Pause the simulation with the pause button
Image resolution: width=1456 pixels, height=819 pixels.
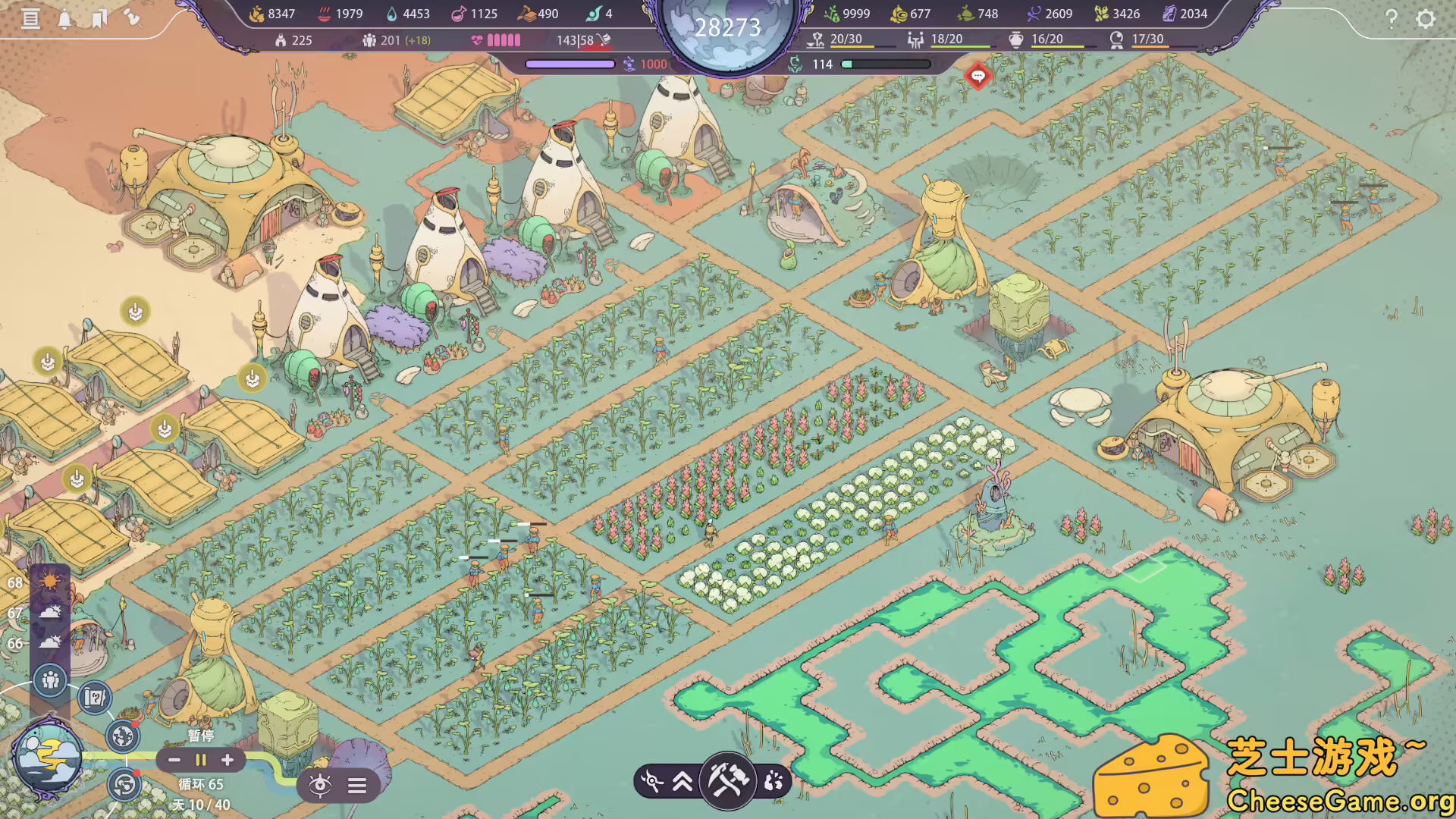point(200,760)
